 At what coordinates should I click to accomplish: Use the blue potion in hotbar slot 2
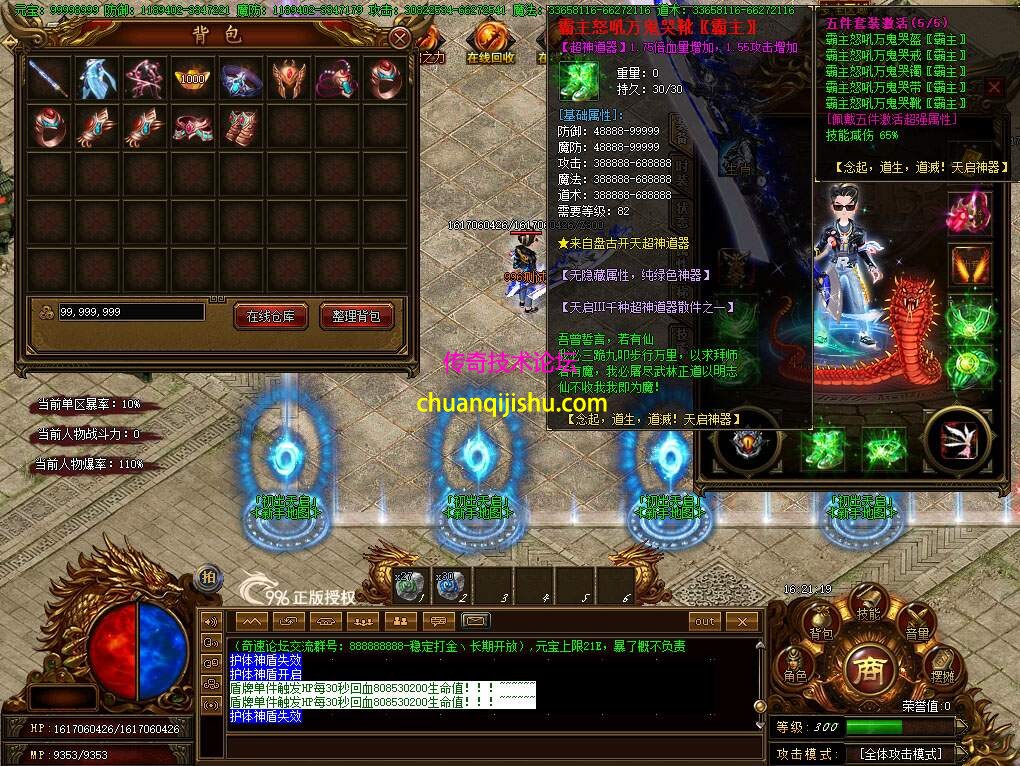450,585
